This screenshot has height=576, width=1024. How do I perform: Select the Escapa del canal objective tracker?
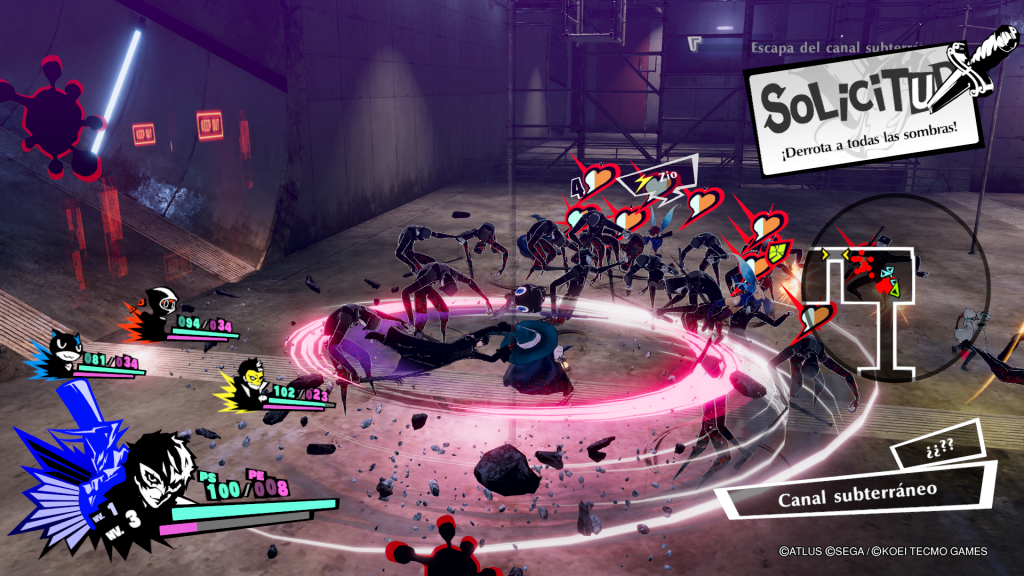[x=820, y=46]
